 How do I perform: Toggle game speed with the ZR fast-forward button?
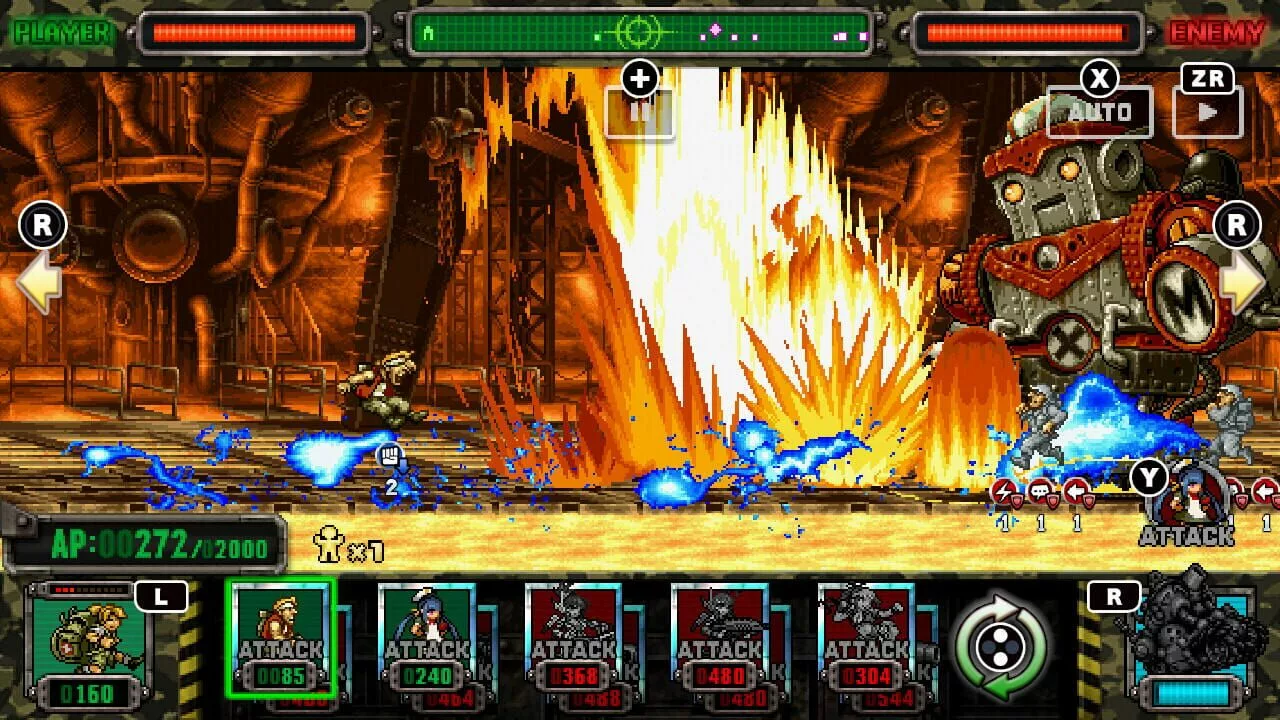click(x=1207, y=108)
